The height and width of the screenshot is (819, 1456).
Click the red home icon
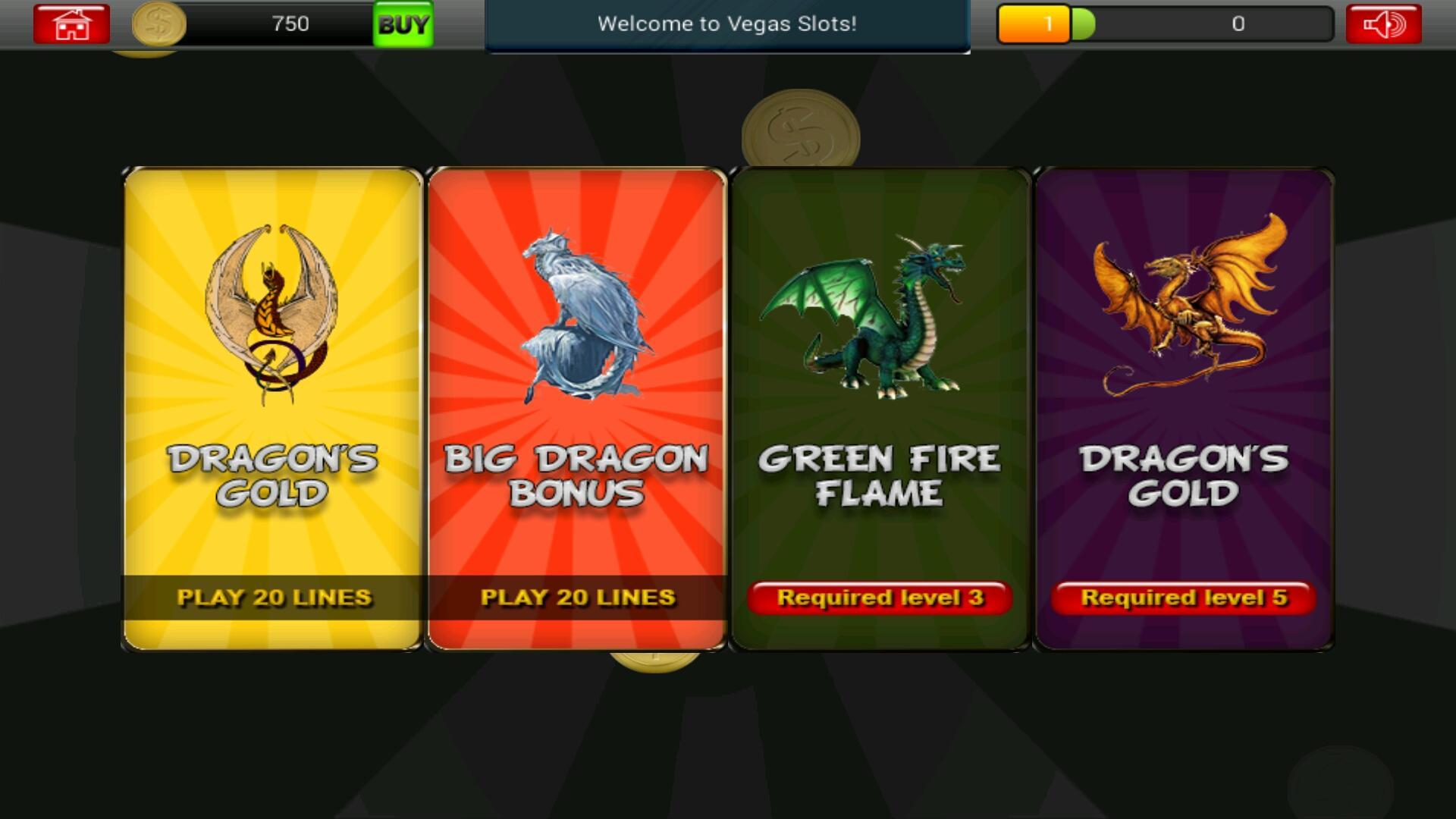[70, 24]
